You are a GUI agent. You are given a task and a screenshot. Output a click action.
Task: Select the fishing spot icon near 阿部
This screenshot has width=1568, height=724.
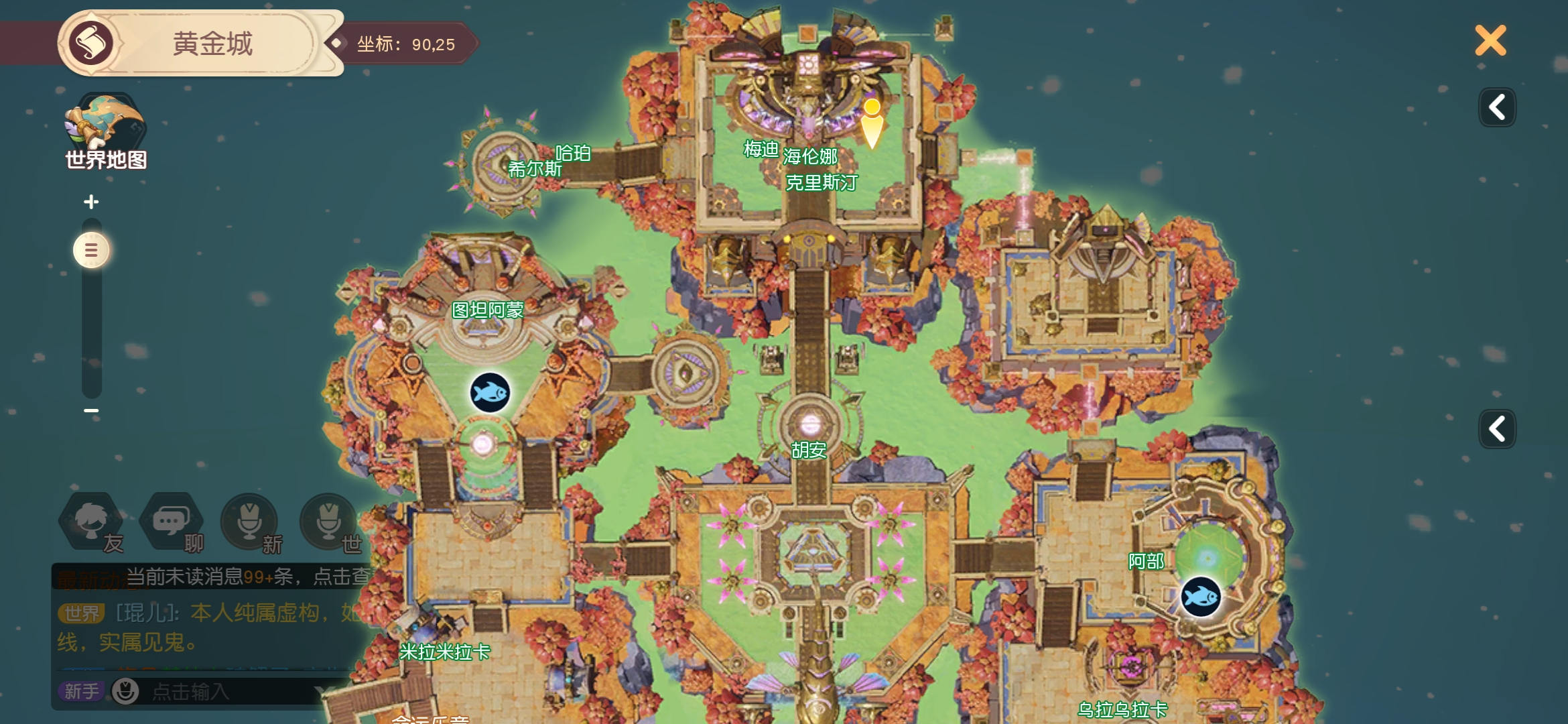pos(1200,596)
